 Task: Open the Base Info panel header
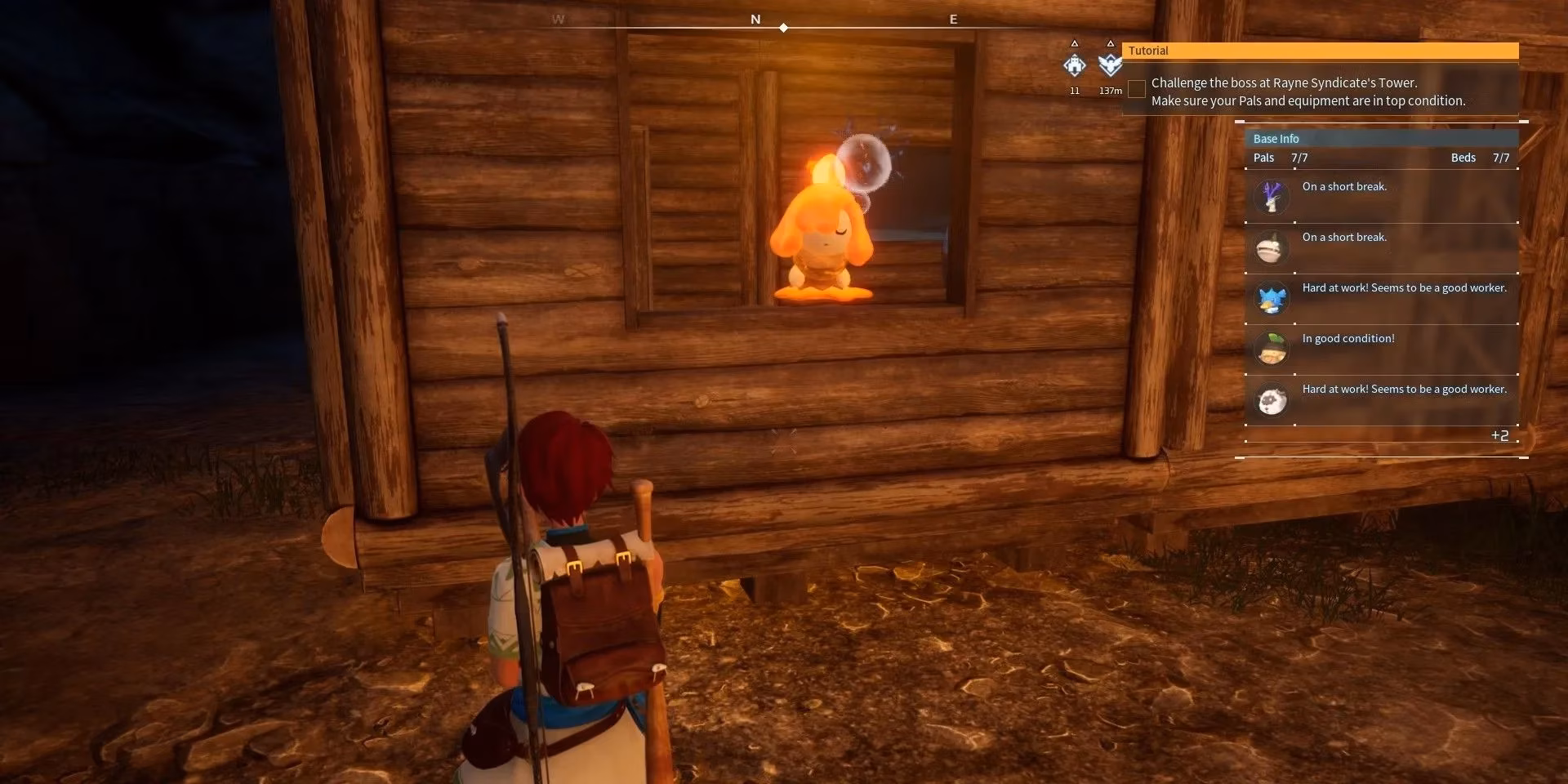click(1381, 139)
